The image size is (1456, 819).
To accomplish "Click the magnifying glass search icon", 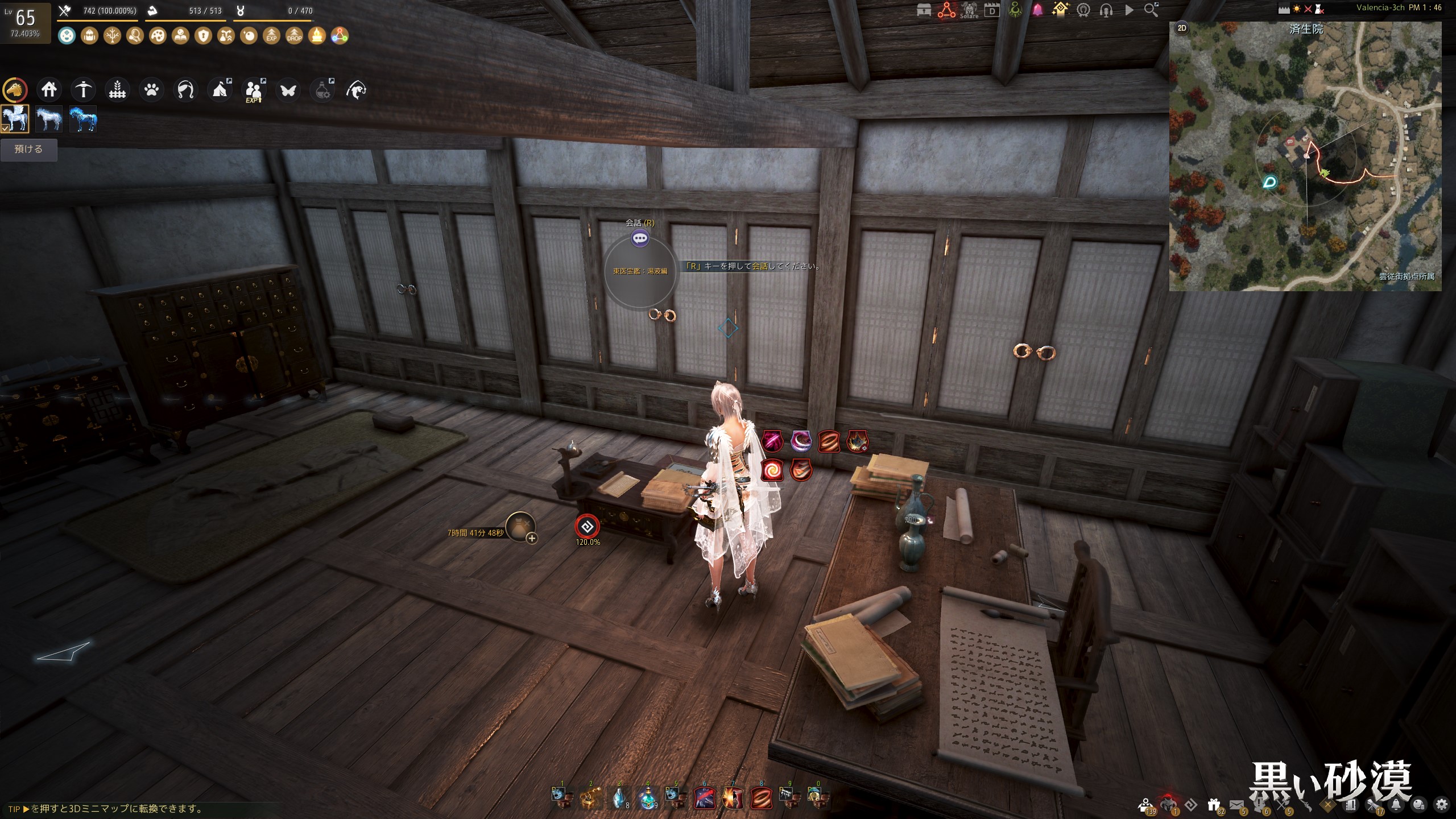I will (1151, 10).
